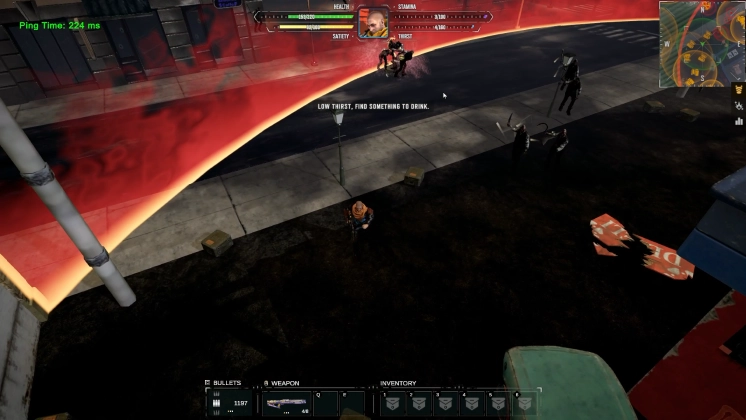Click the sparkle icon under the minimap

739,104
